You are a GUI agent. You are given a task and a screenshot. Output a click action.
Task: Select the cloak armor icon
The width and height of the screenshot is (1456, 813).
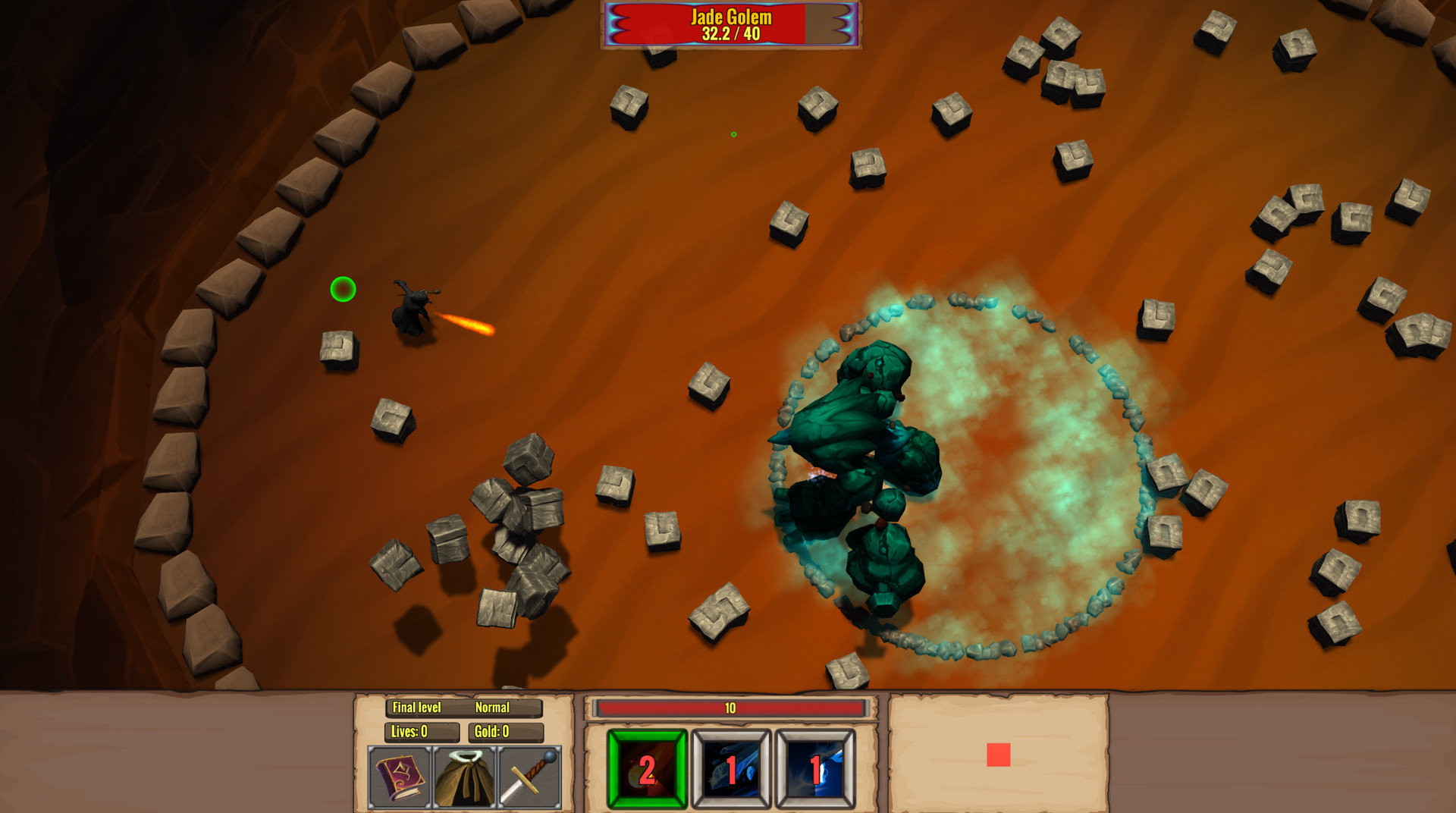465,775
